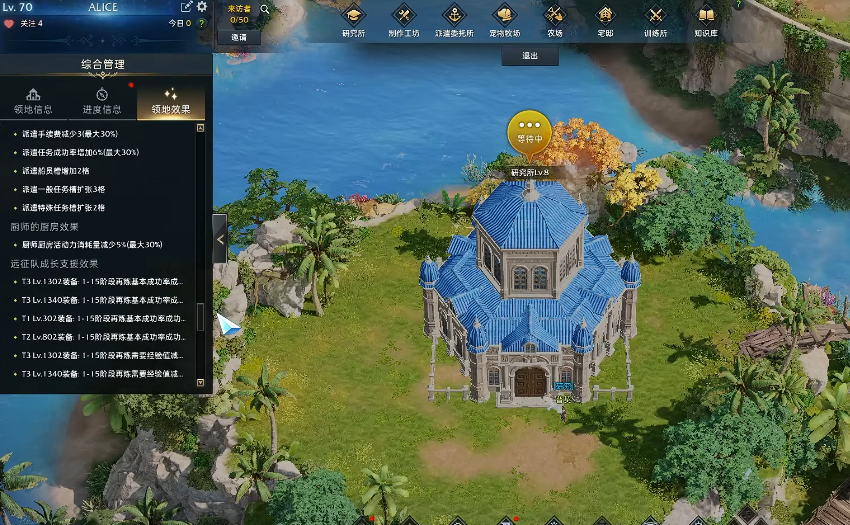
Task: Click the 邀请 invite button
Action: point(239,37)
